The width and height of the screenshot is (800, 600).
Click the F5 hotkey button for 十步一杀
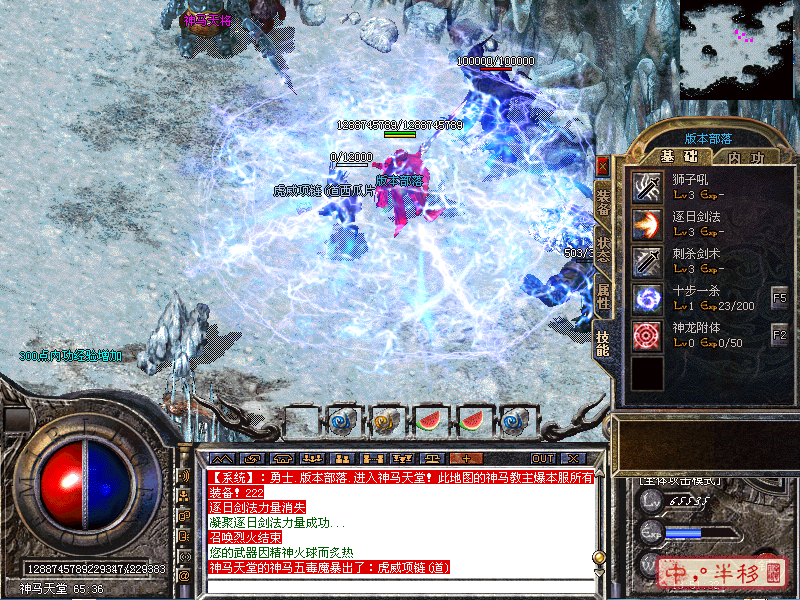click(x=780, y=298)
